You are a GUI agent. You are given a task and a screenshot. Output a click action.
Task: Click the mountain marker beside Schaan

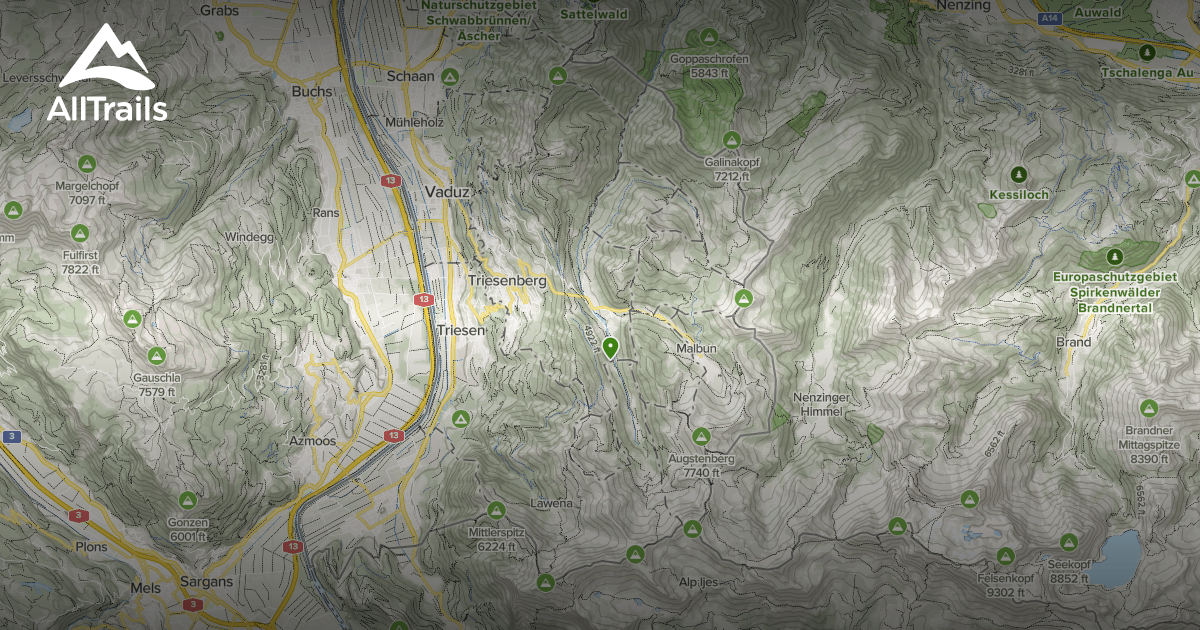pos(450,76)
